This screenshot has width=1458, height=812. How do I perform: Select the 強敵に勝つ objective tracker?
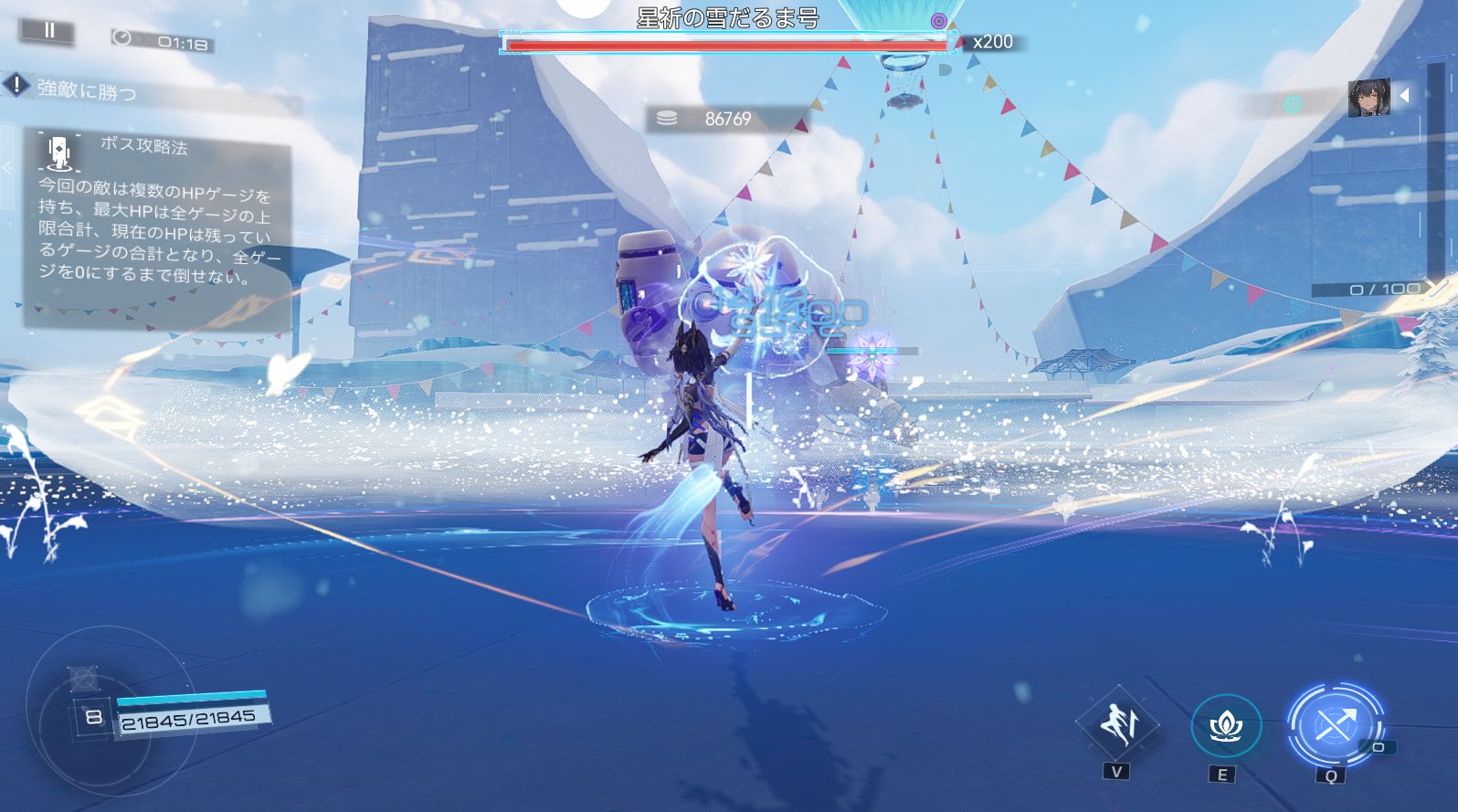[x=87, y=90]
